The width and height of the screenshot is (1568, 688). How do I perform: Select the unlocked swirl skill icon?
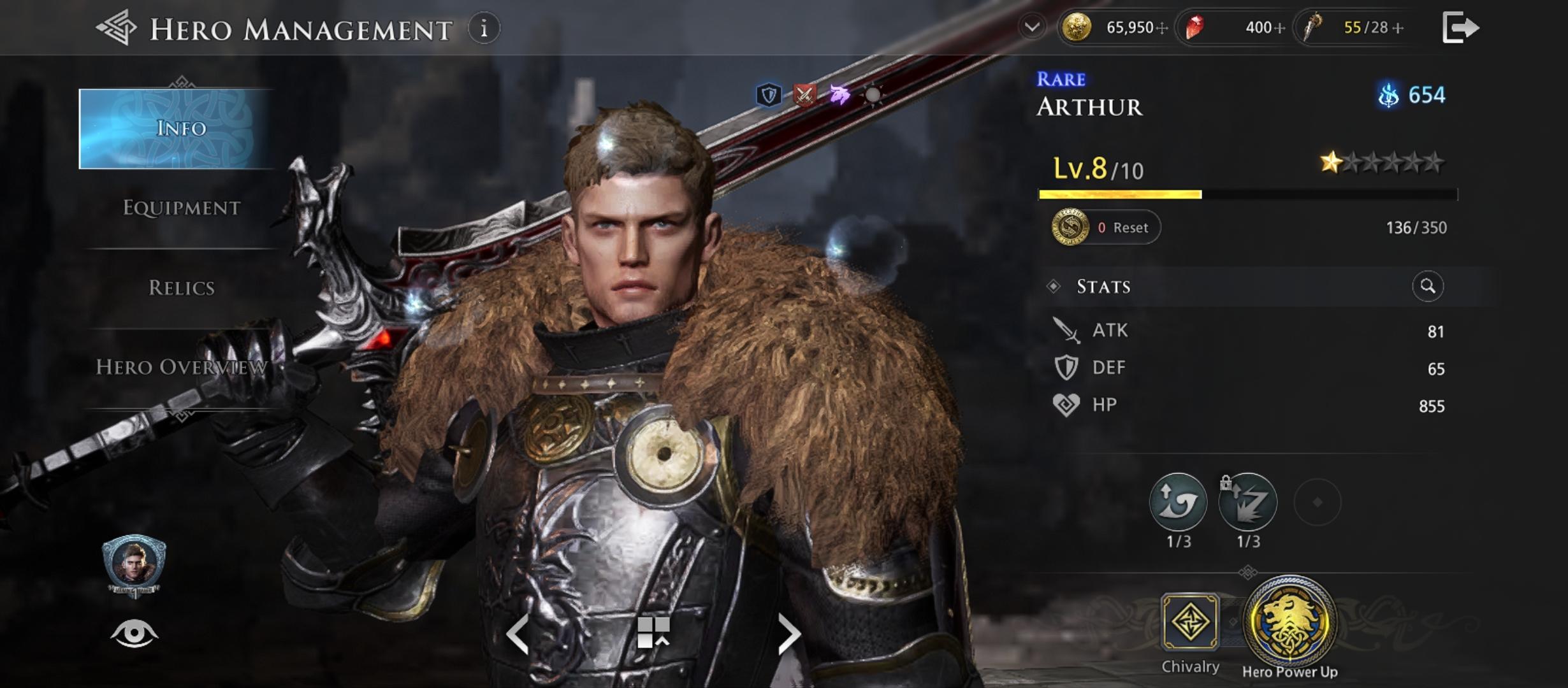point(1178,503)
